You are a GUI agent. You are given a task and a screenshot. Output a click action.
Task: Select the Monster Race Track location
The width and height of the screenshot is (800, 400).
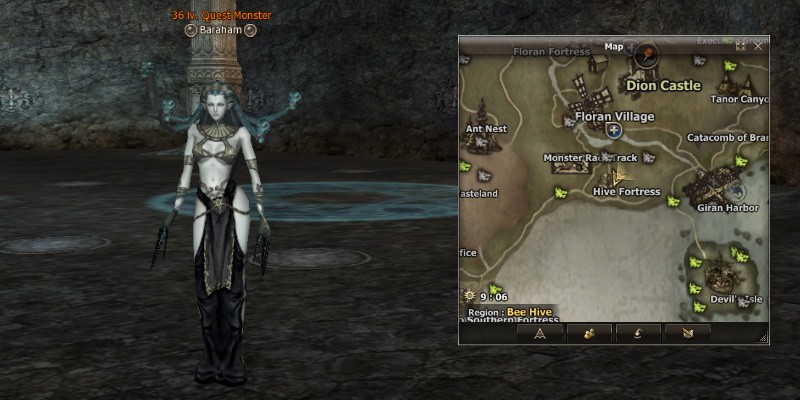pos(590,158)
